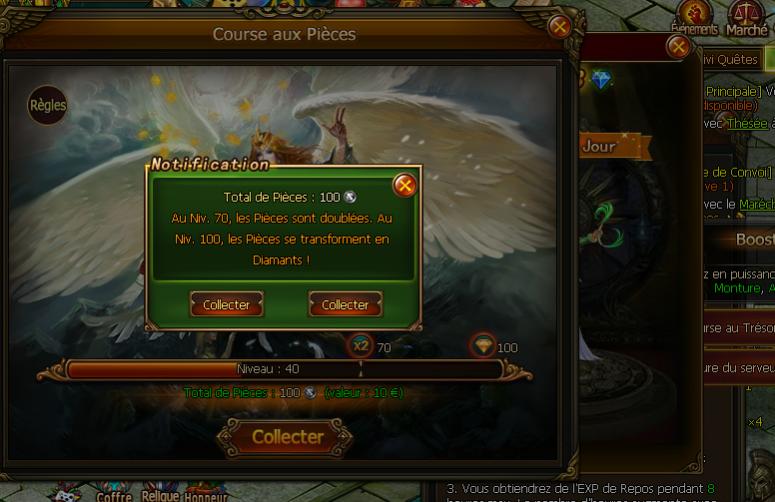Open the Coffre chest menu

pyautogui.click(x=114, y=496)
